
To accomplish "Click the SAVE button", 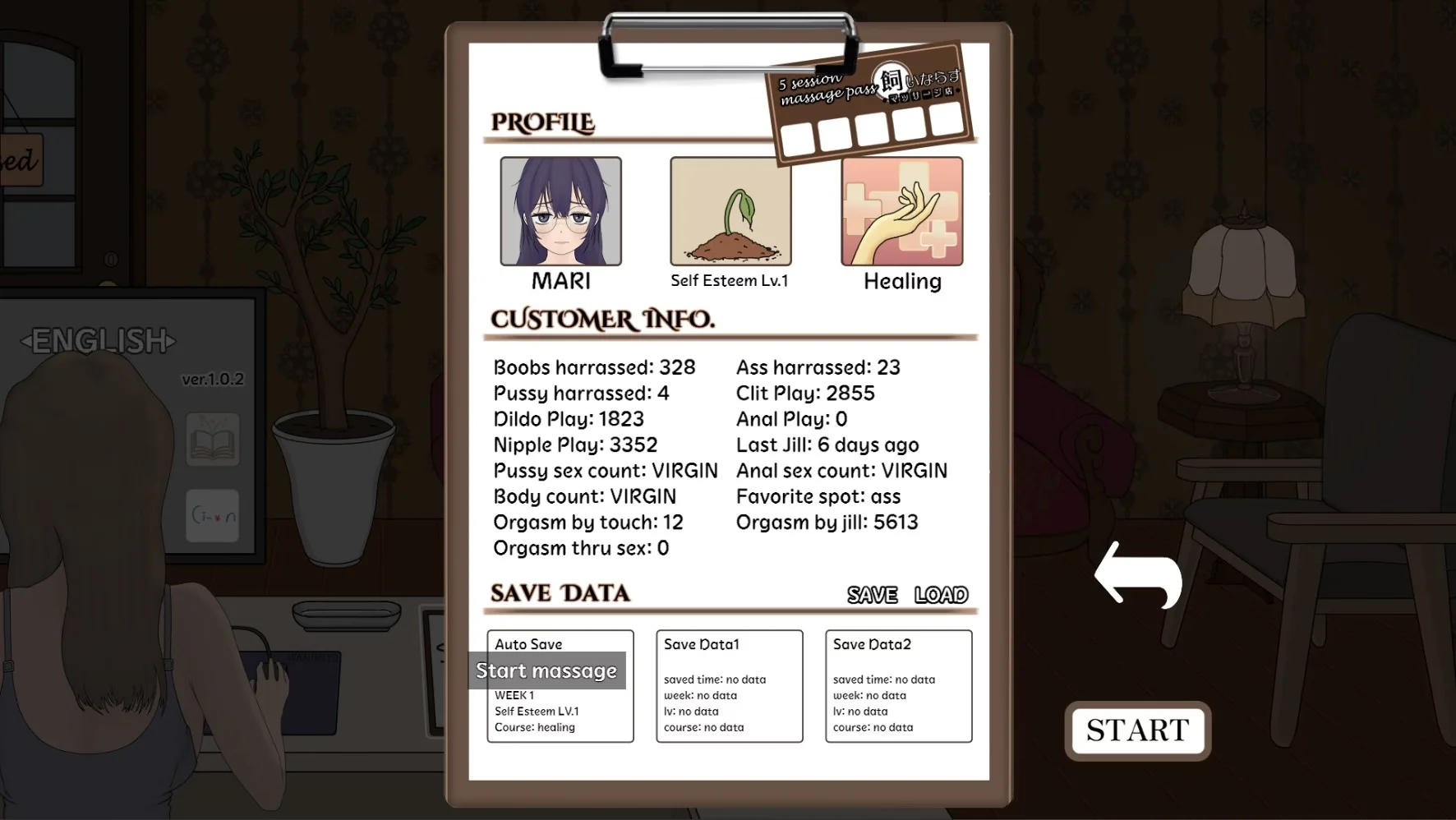I will click(872, 594).
